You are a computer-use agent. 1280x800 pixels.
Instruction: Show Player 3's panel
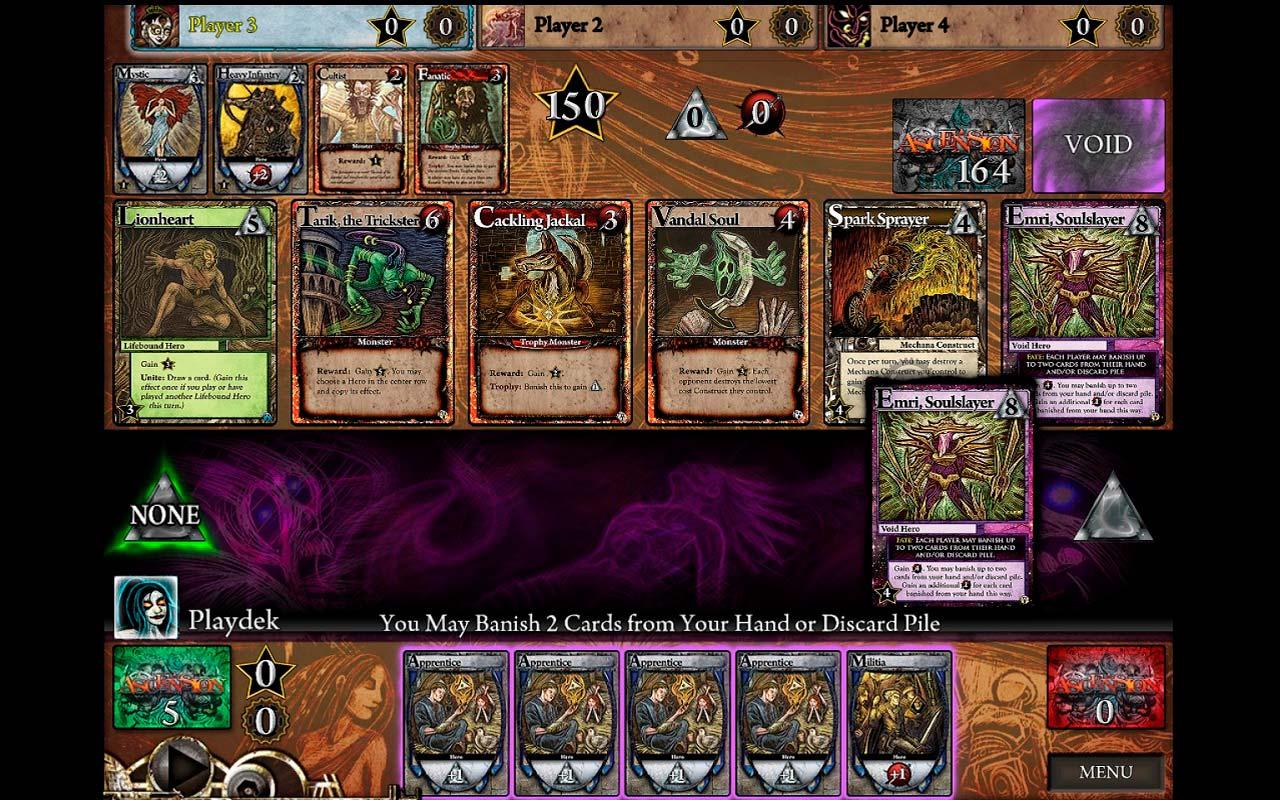click(300, 25)
